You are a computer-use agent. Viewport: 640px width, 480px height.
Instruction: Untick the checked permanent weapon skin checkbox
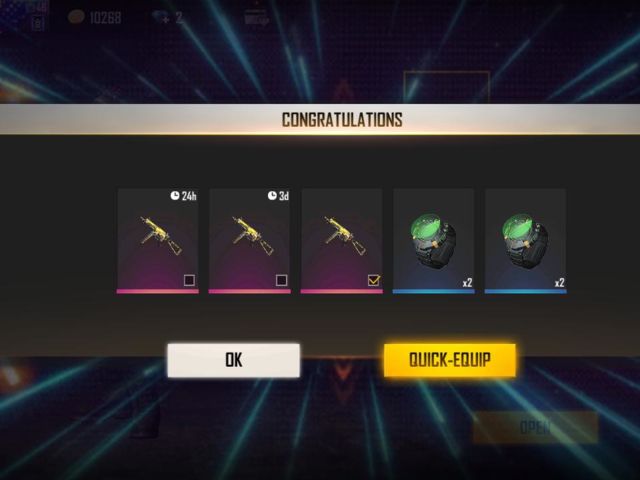pyautogui.click(x=373, y=280)
